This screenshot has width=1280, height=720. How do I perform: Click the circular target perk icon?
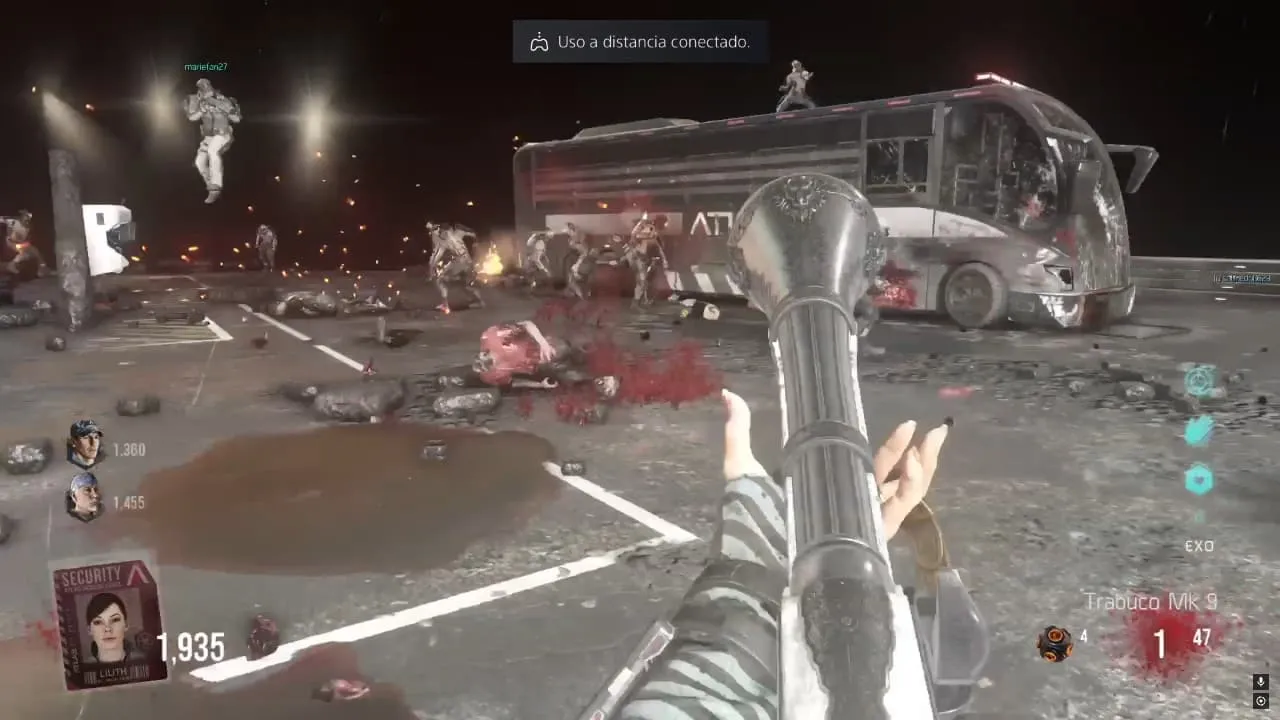point(1199,380)
